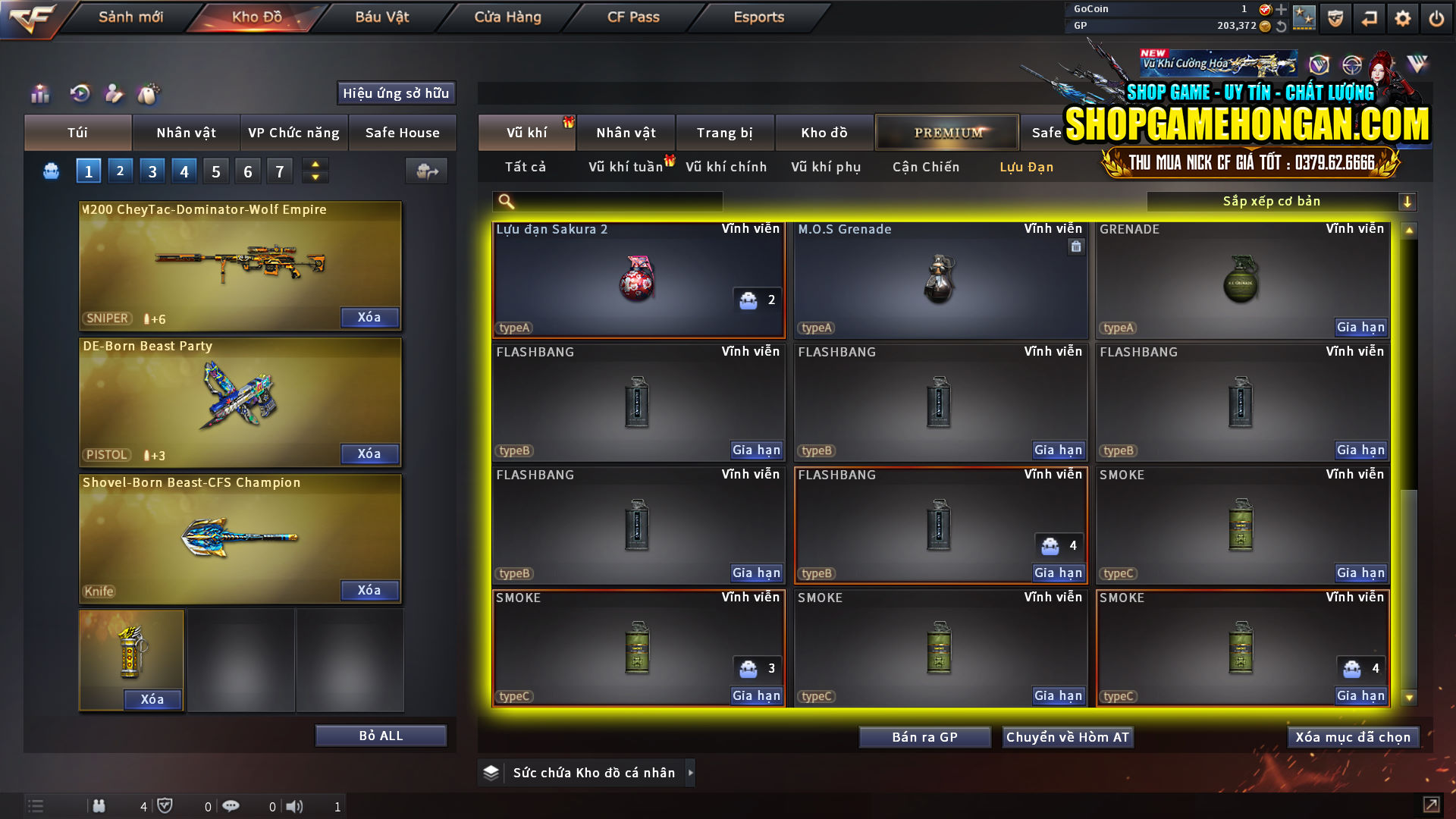Click the power exit icon
Screen dimensions: 1456x819
[x=1436, y=17]
